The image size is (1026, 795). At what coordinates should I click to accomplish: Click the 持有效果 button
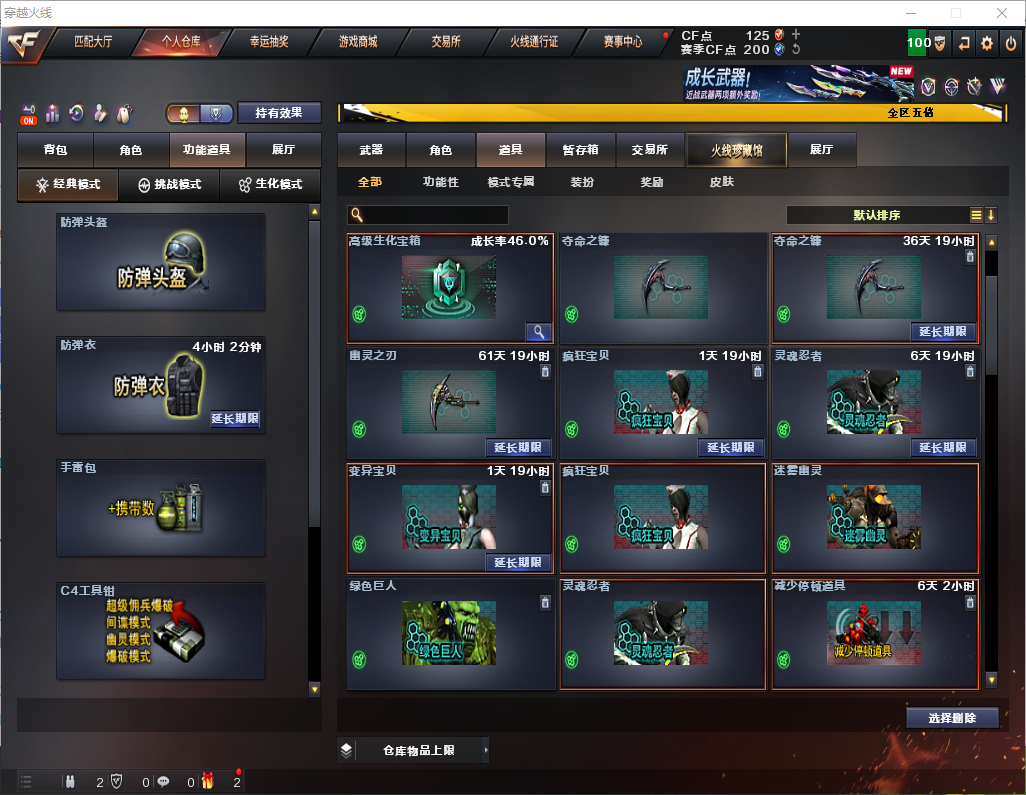[x=280, y=113]
